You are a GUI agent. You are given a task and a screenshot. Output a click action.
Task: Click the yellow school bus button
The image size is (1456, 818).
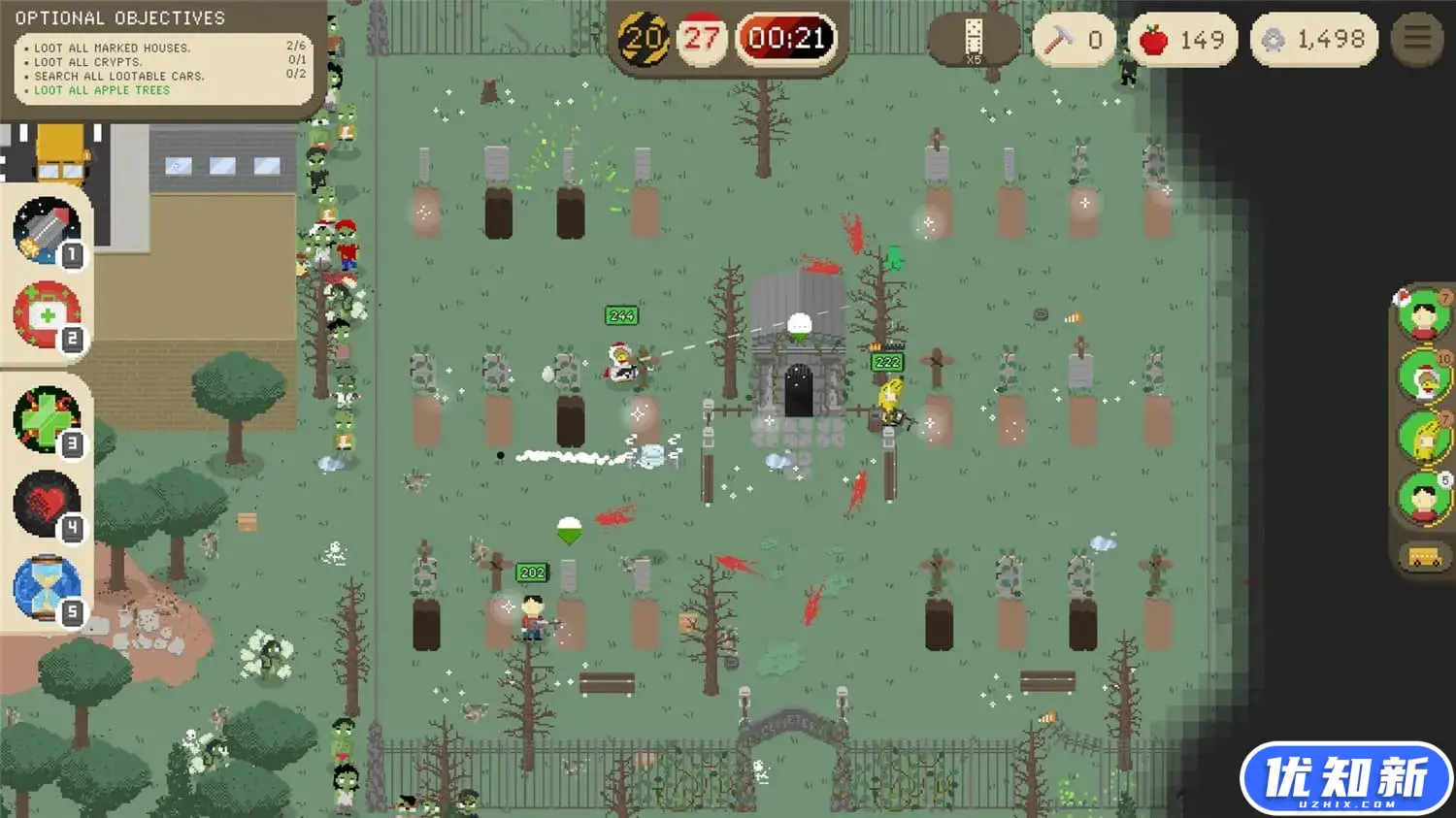(1424, 558)
